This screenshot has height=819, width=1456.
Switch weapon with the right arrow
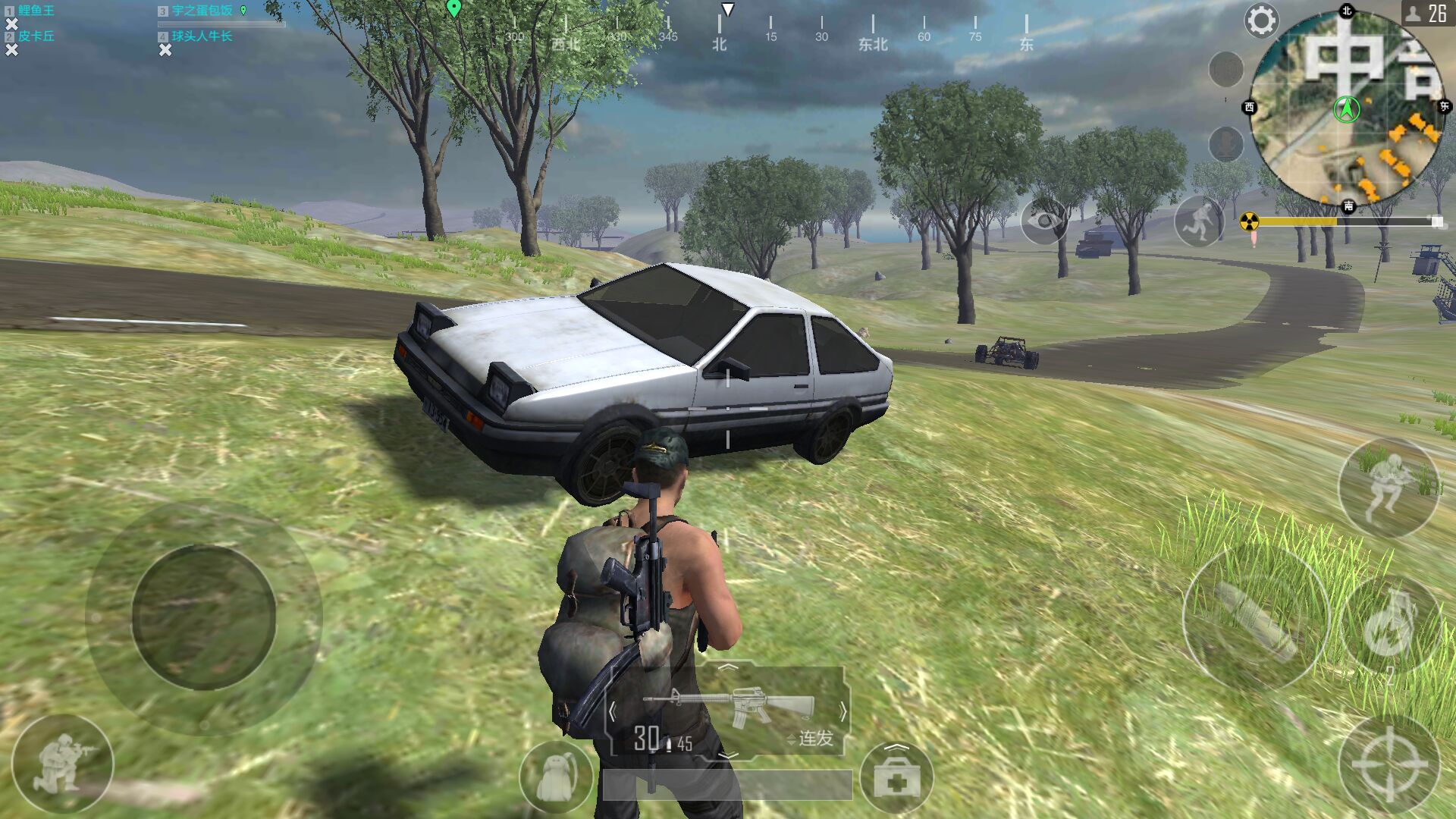(x=843, y=711)
